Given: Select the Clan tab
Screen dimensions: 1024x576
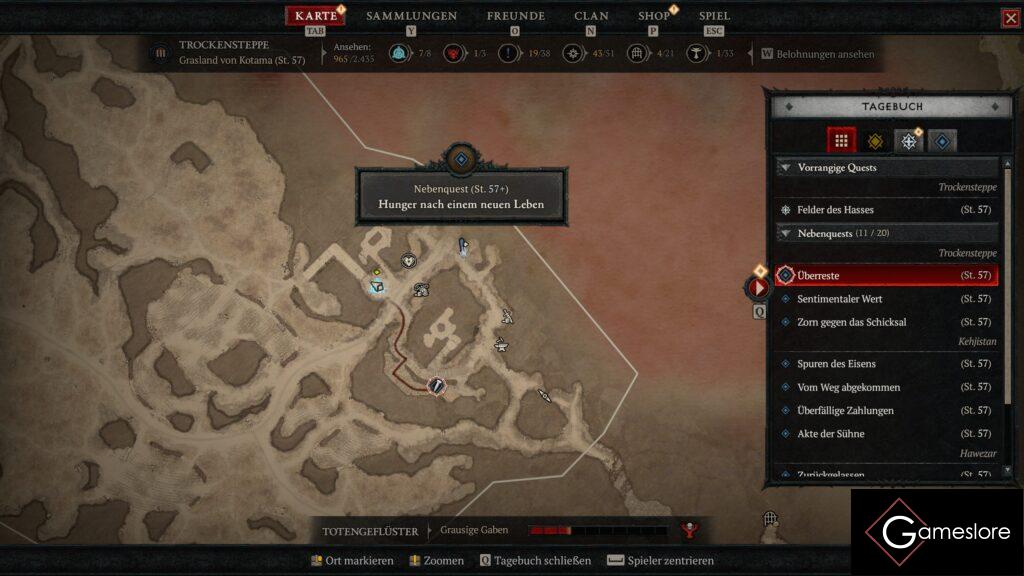Looking at the screenshot, I should click(x=591, y=16).
